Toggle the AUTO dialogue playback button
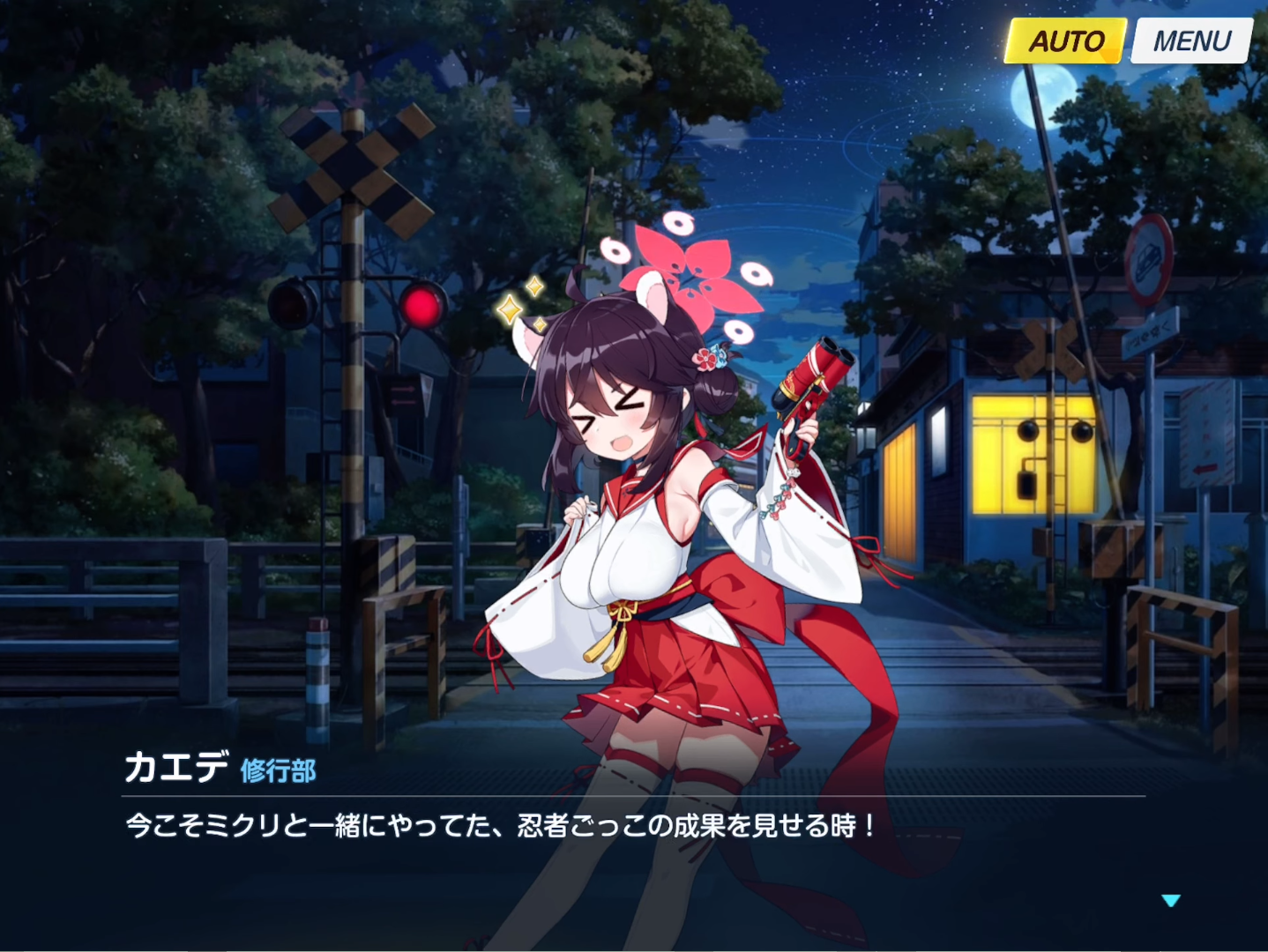The image size is (1268, 952). point(1066,41)
